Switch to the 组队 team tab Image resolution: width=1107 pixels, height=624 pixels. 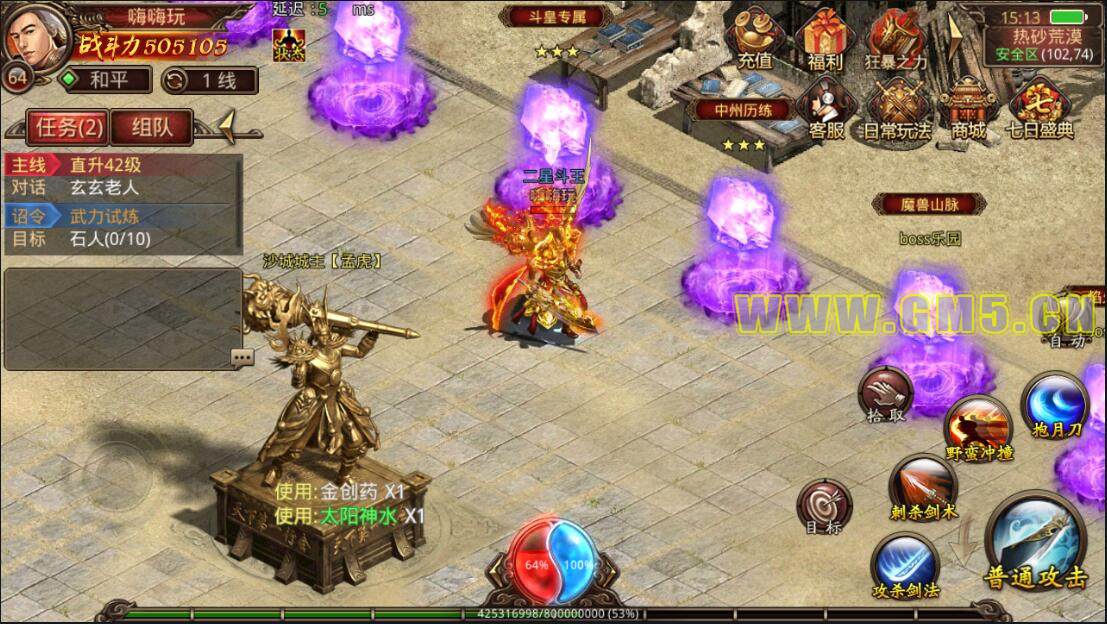coord(149,127)
